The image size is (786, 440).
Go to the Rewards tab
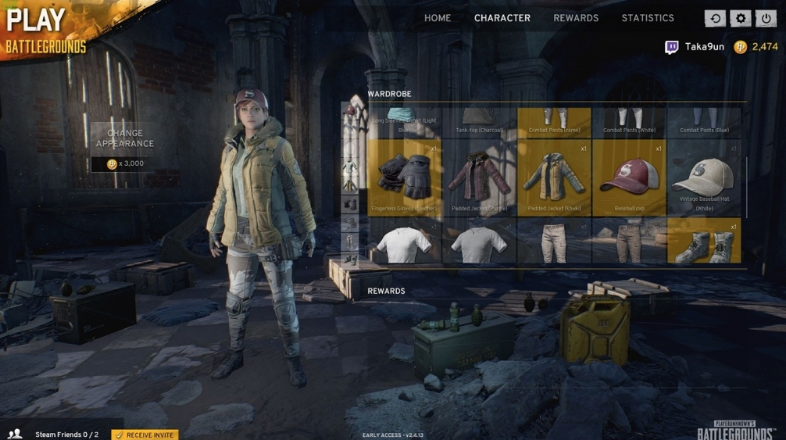[576, 18]
